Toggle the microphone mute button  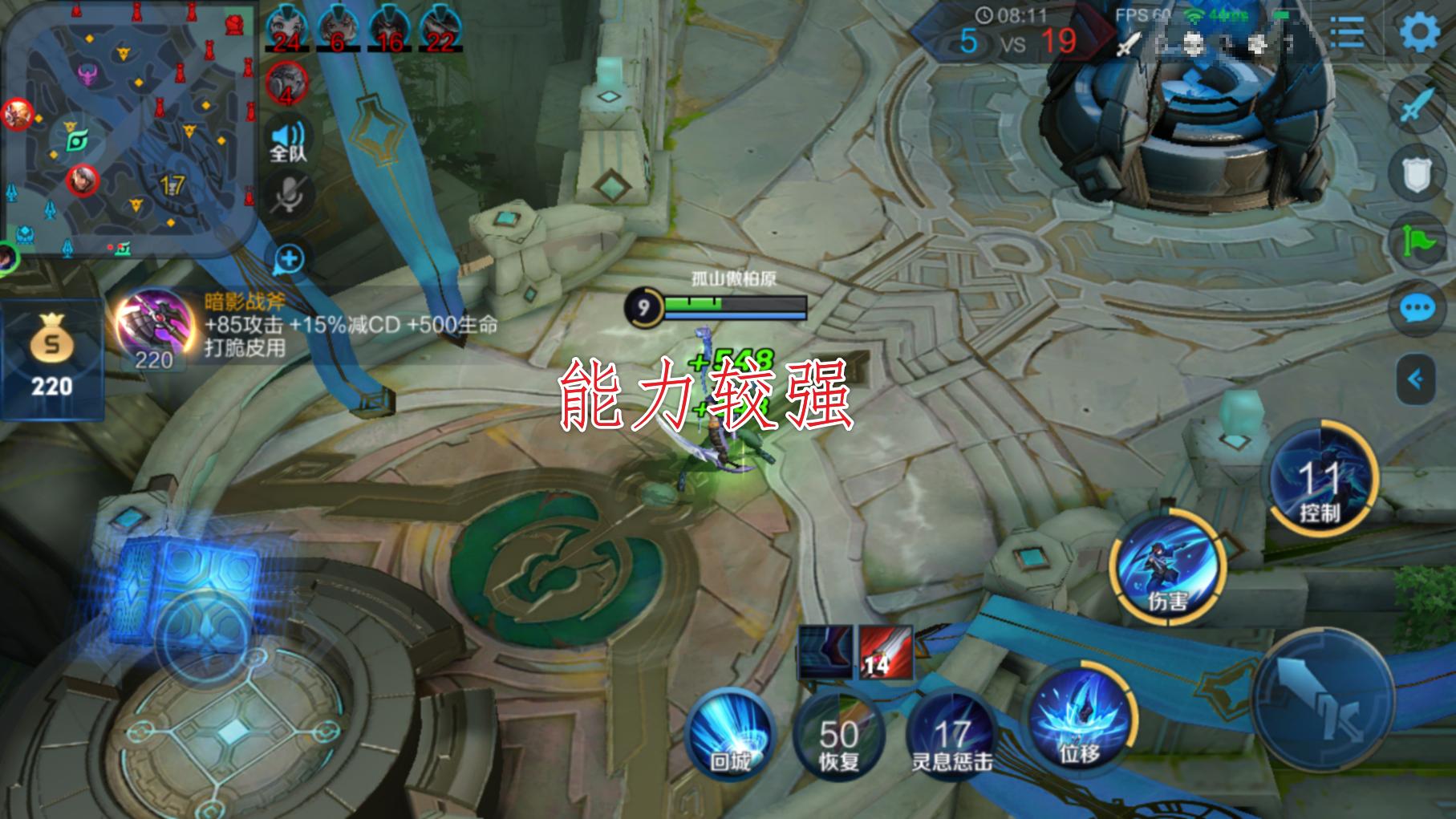288,195
